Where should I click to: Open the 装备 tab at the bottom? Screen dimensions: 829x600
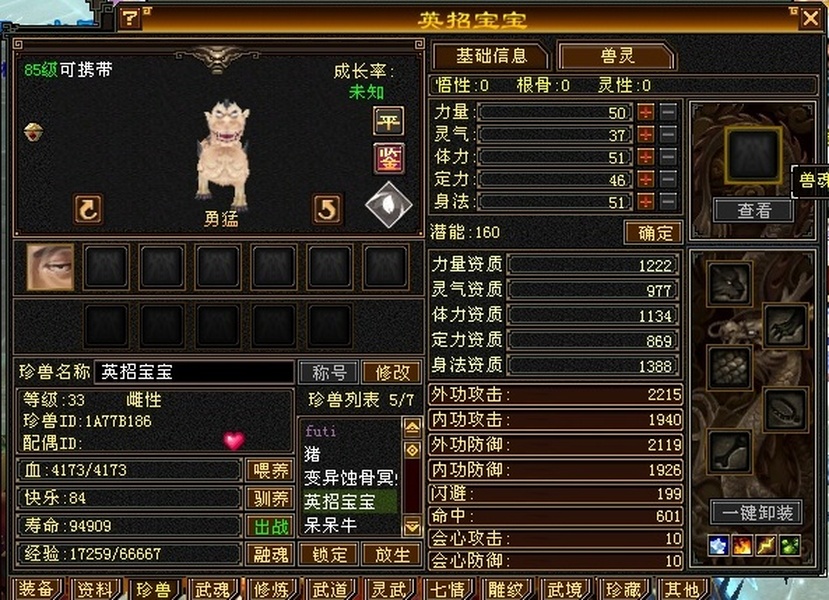(37, 589)
